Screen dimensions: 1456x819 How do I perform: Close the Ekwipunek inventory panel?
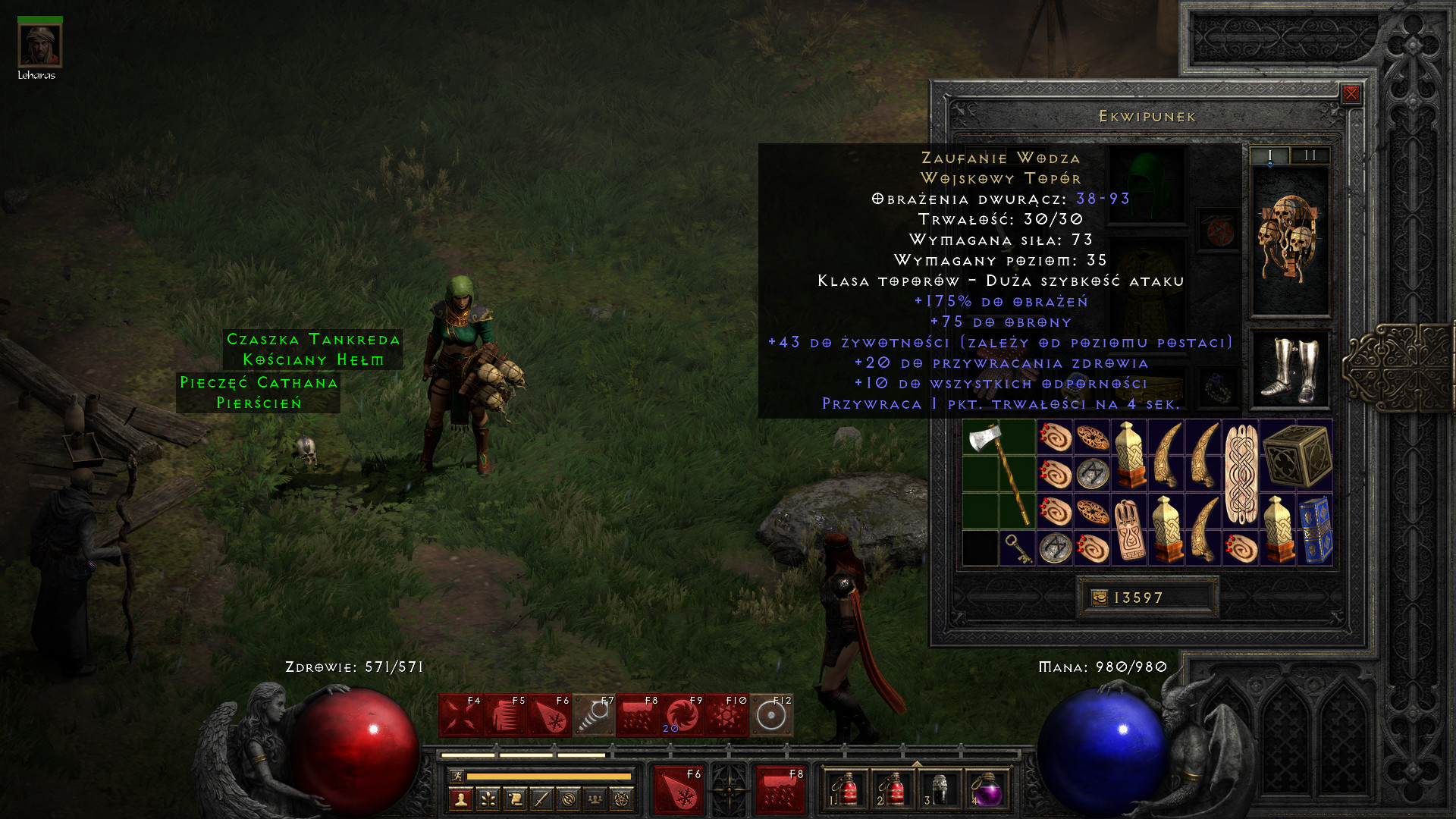click(x=1351, y=94)
